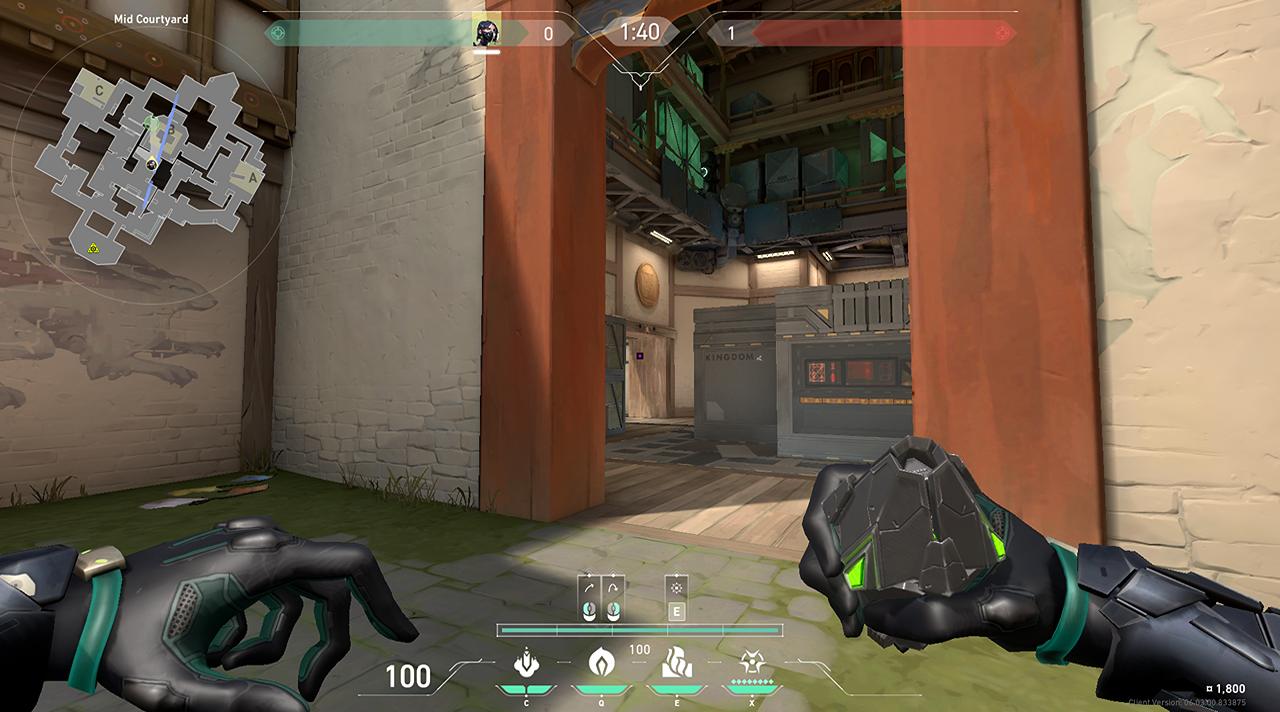Select the Snake Bite ability icon

point(525,662)
